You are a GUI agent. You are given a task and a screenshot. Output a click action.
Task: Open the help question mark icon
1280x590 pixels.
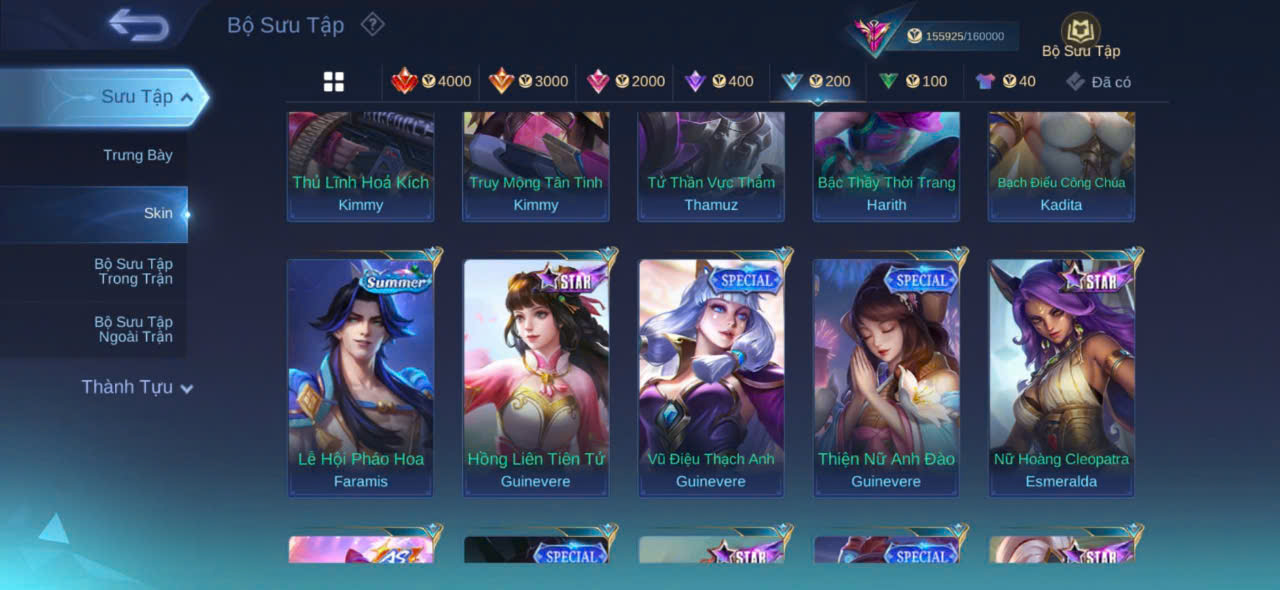point(372,24)
